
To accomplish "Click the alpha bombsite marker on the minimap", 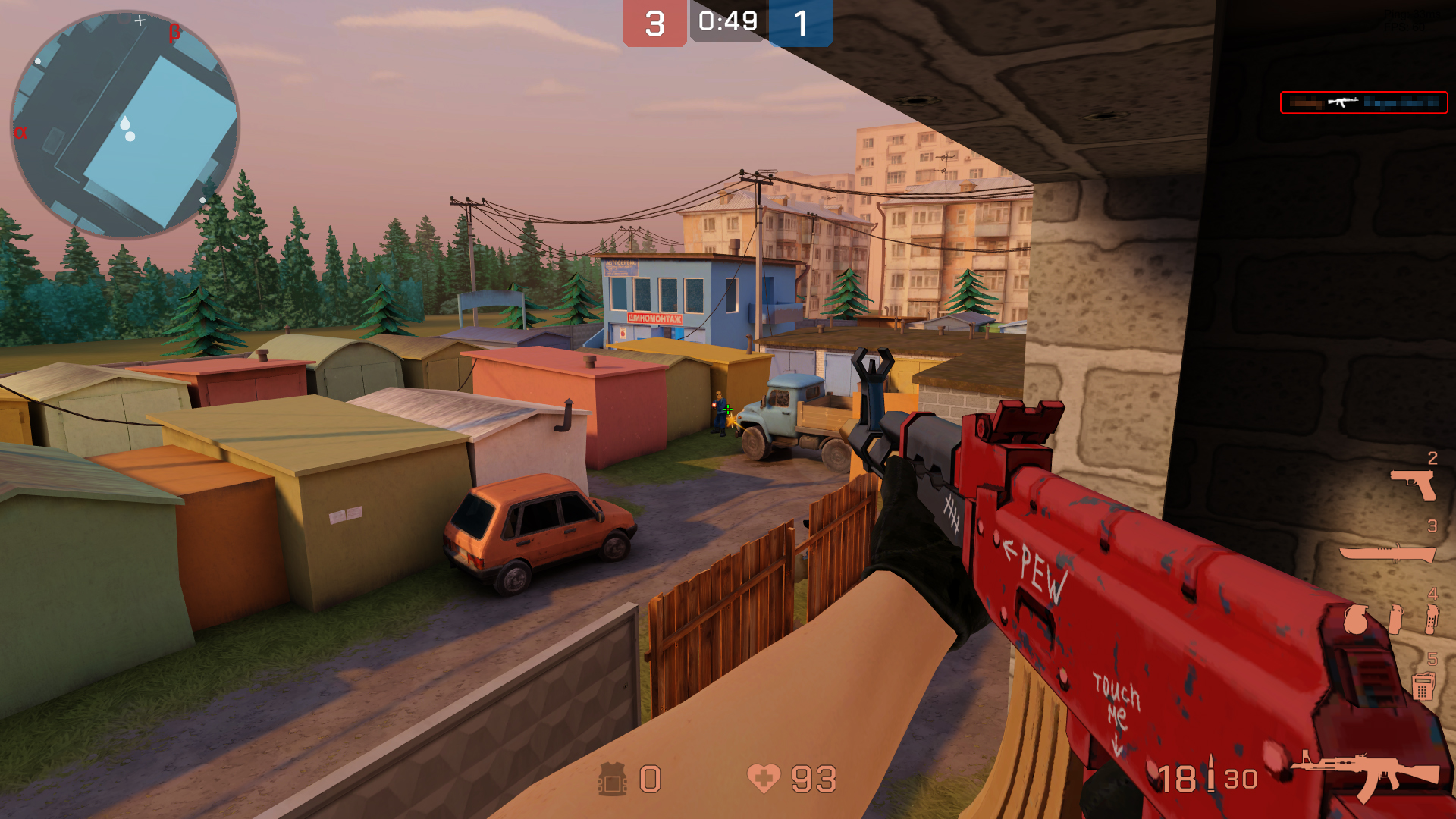I will pos(21,132).
